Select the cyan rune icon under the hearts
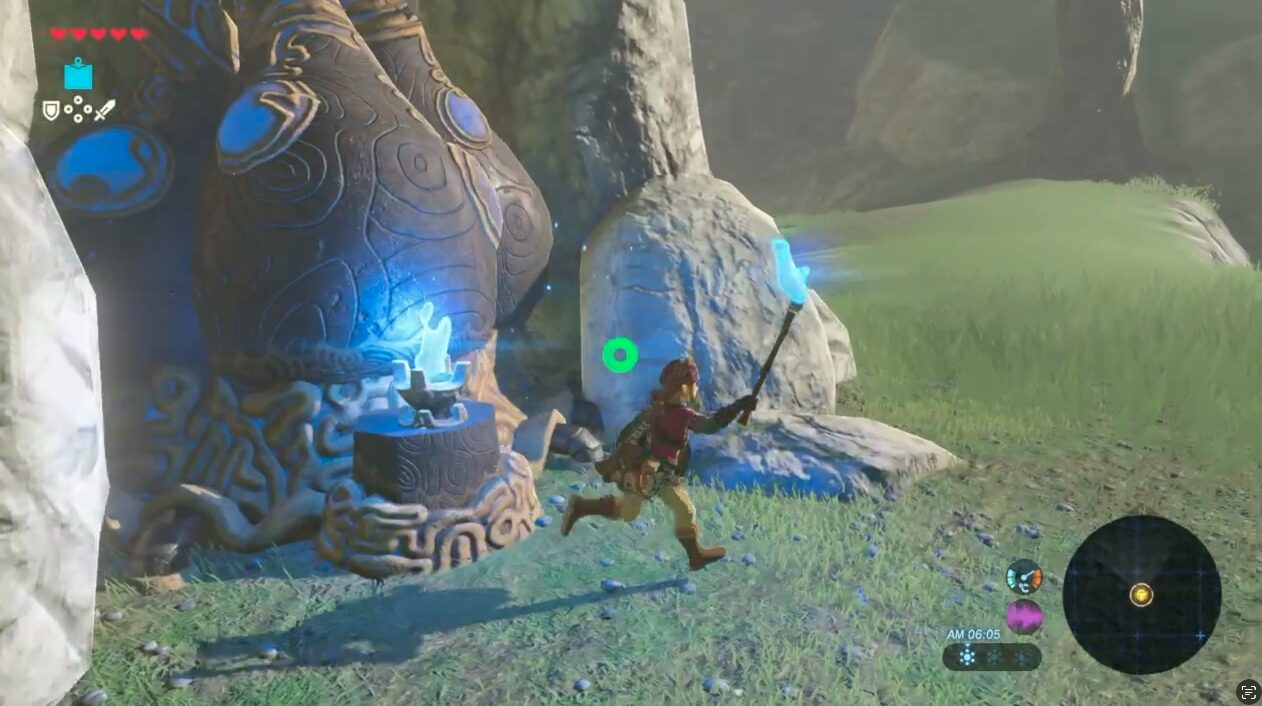Viewport: 1262px width, 706px height. tap(78, 74)
